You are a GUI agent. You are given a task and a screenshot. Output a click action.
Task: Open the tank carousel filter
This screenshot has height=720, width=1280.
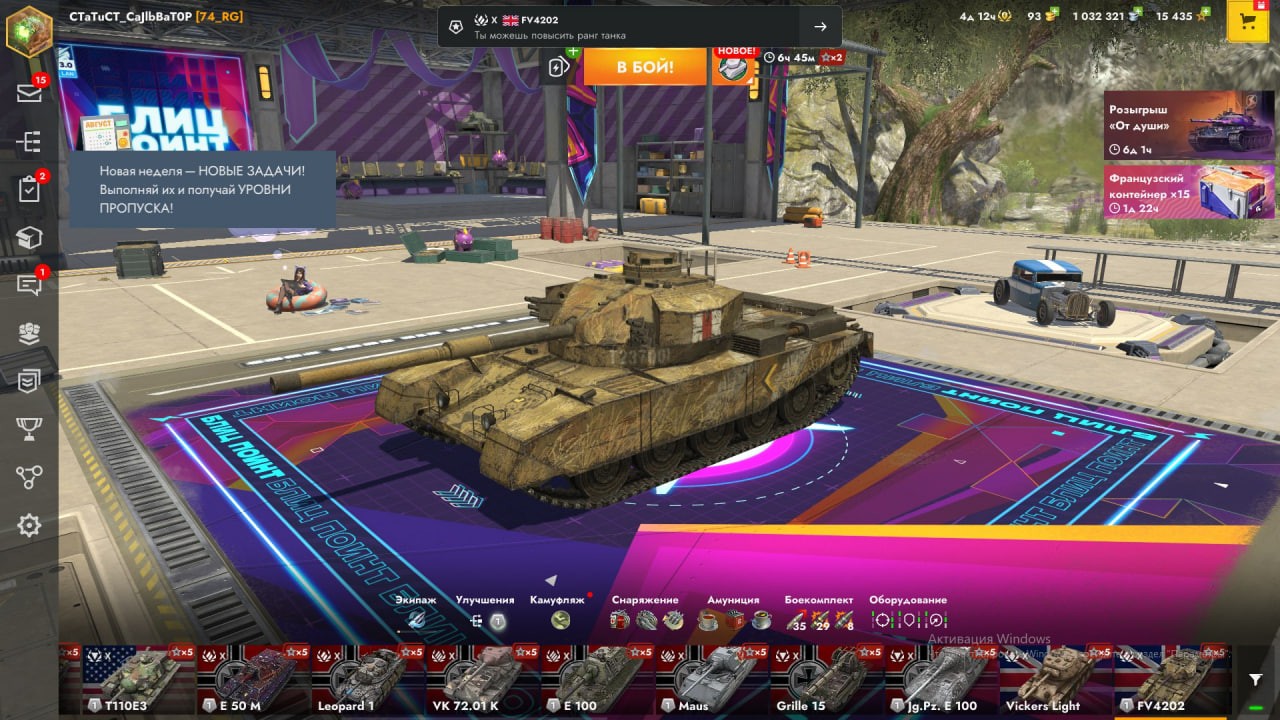click(1256, 680)
